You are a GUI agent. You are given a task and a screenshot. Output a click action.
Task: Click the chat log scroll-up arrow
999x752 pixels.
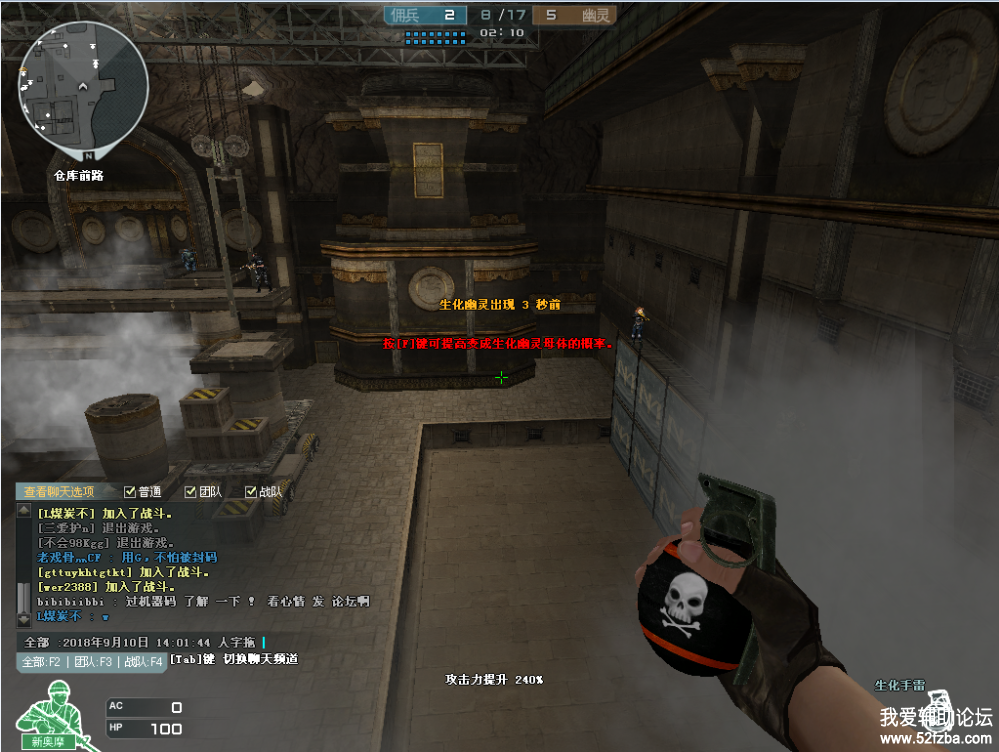[x=25, y=512]
